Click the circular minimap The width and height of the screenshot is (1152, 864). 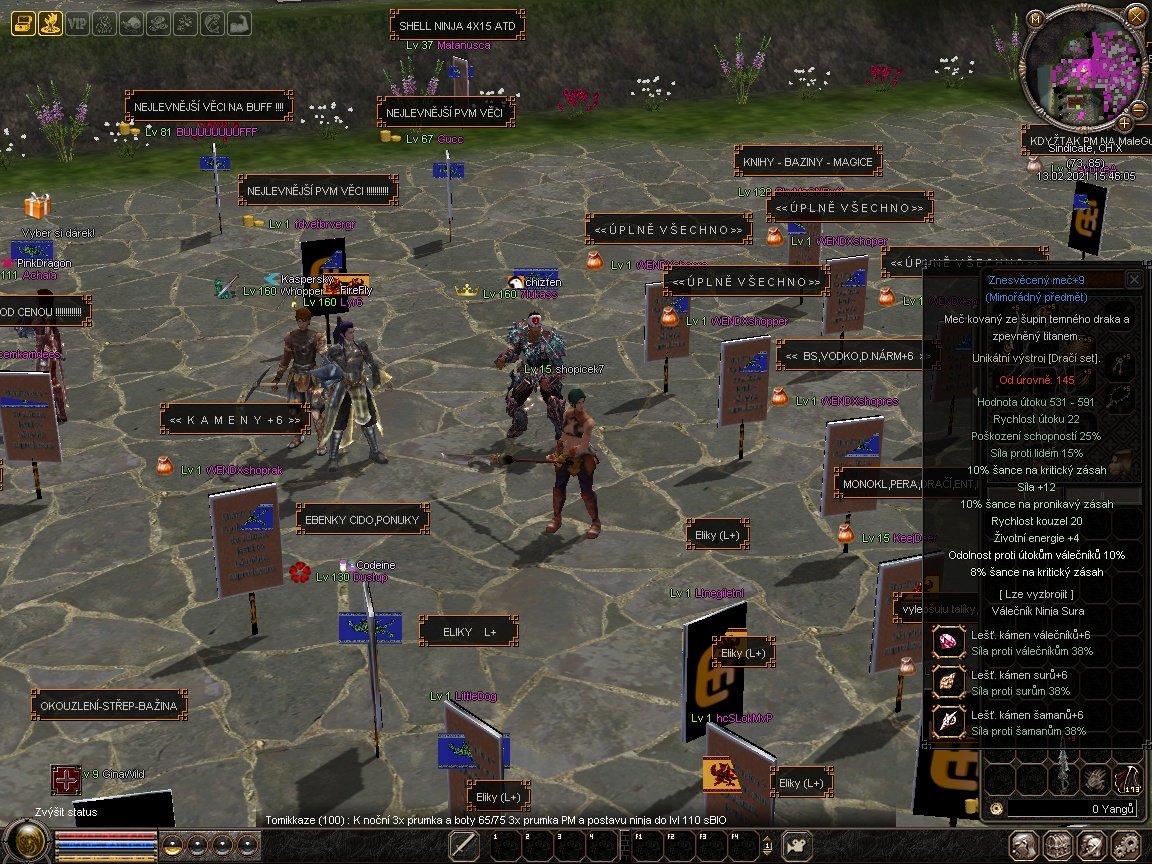click(1082, 68)
